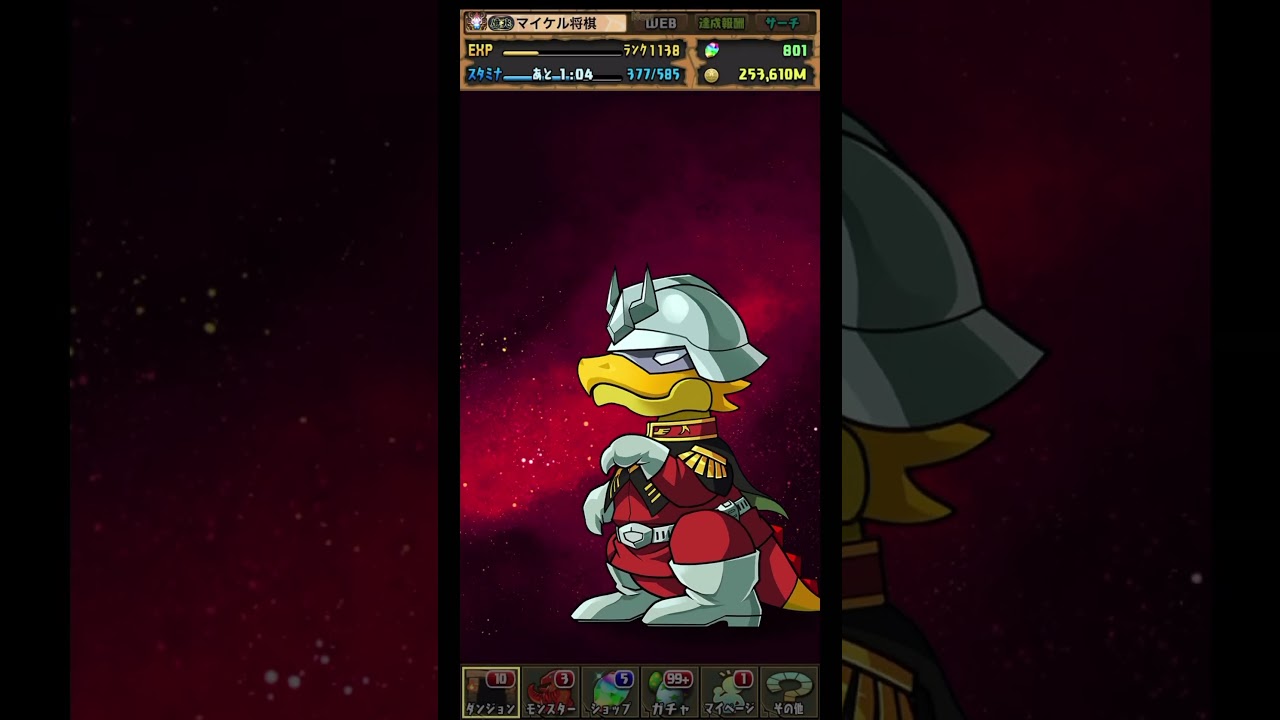1280x720 pixels.
Task: Open マイページ my page tab
Action: click(729, 692)
